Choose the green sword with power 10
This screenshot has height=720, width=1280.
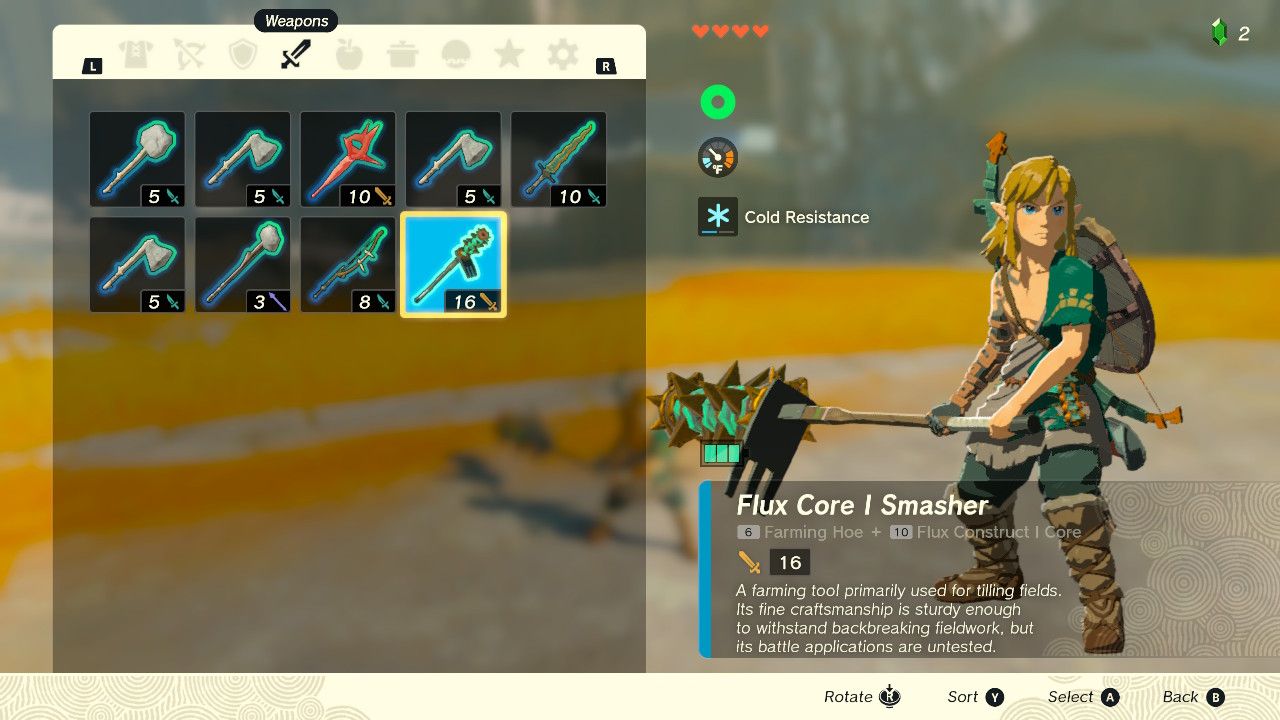click(x=558, y=159)
